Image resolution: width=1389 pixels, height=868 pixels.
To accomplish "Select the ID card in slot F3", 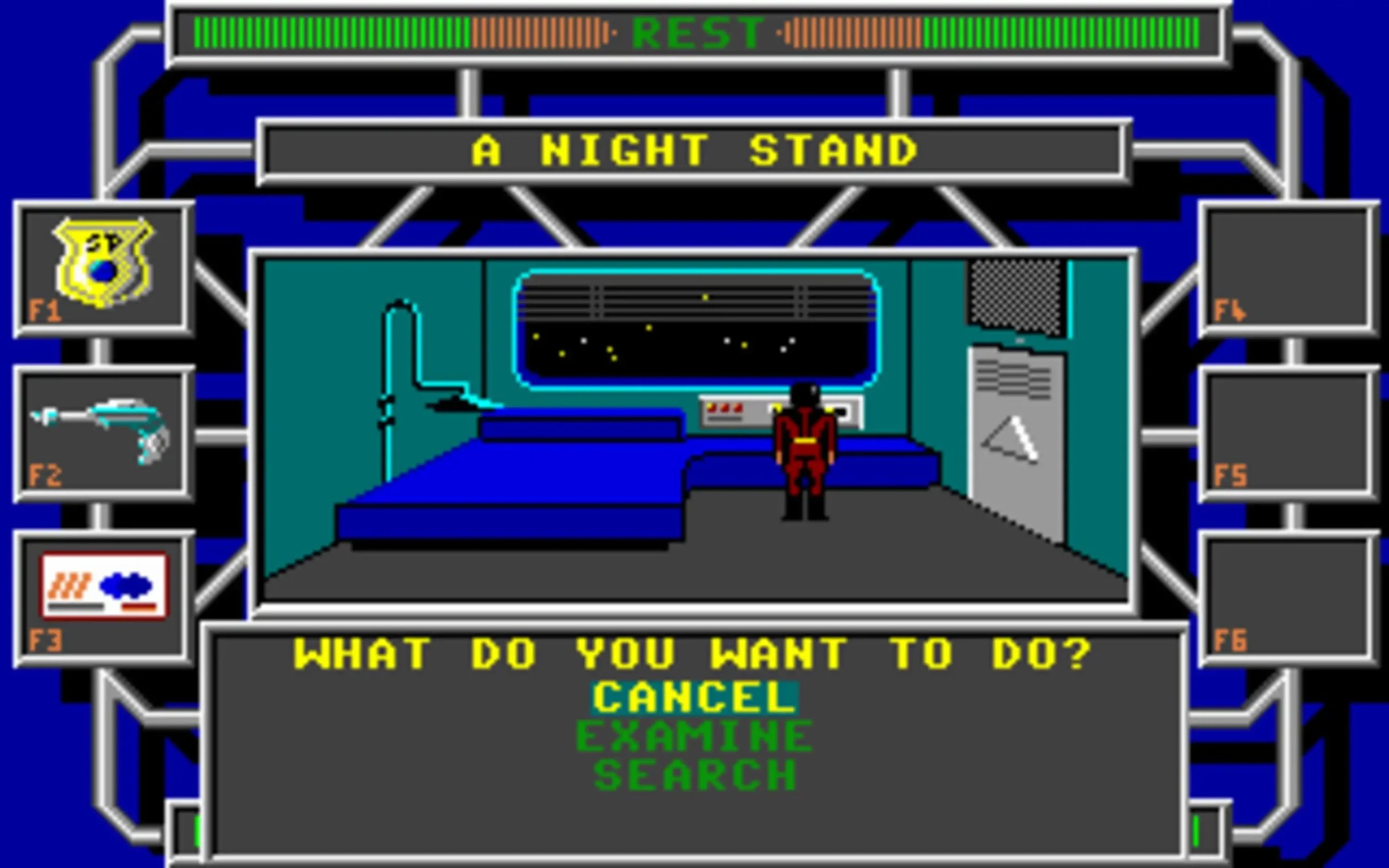I will (103, 585).
